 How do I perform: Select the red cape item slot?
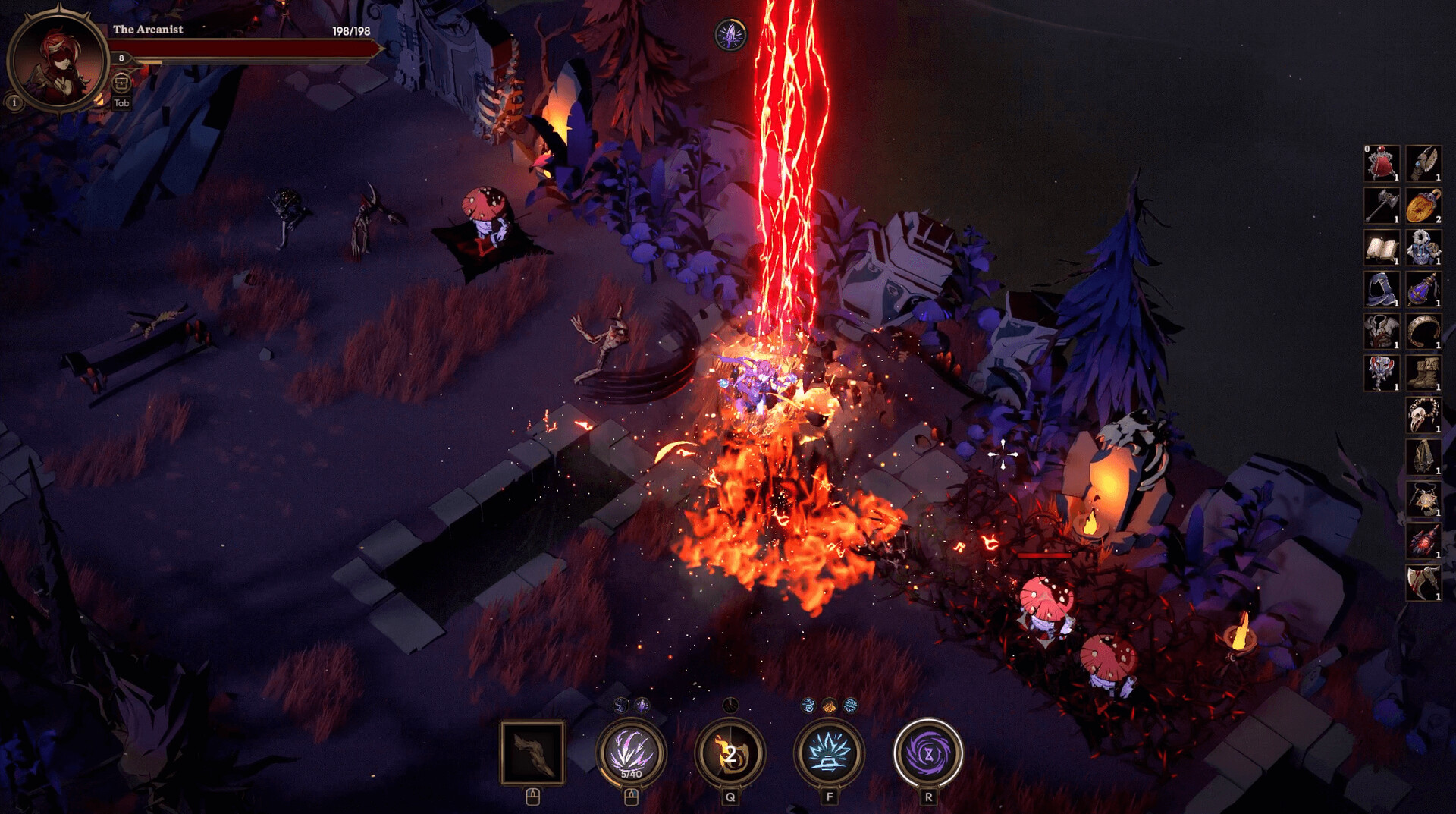(1381, 164)
